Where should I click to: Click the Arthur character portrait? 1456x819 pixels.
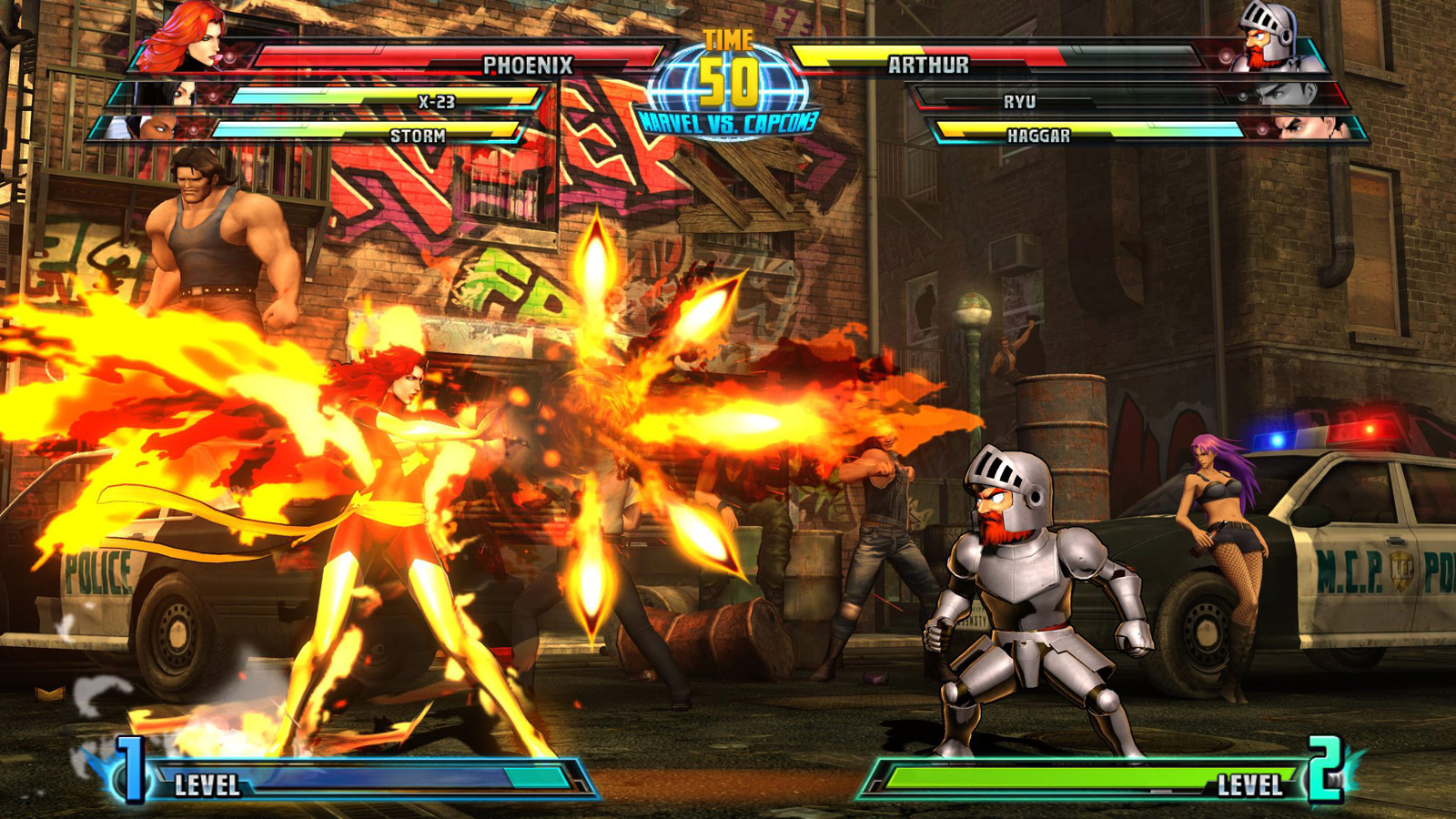point(1270,36)
